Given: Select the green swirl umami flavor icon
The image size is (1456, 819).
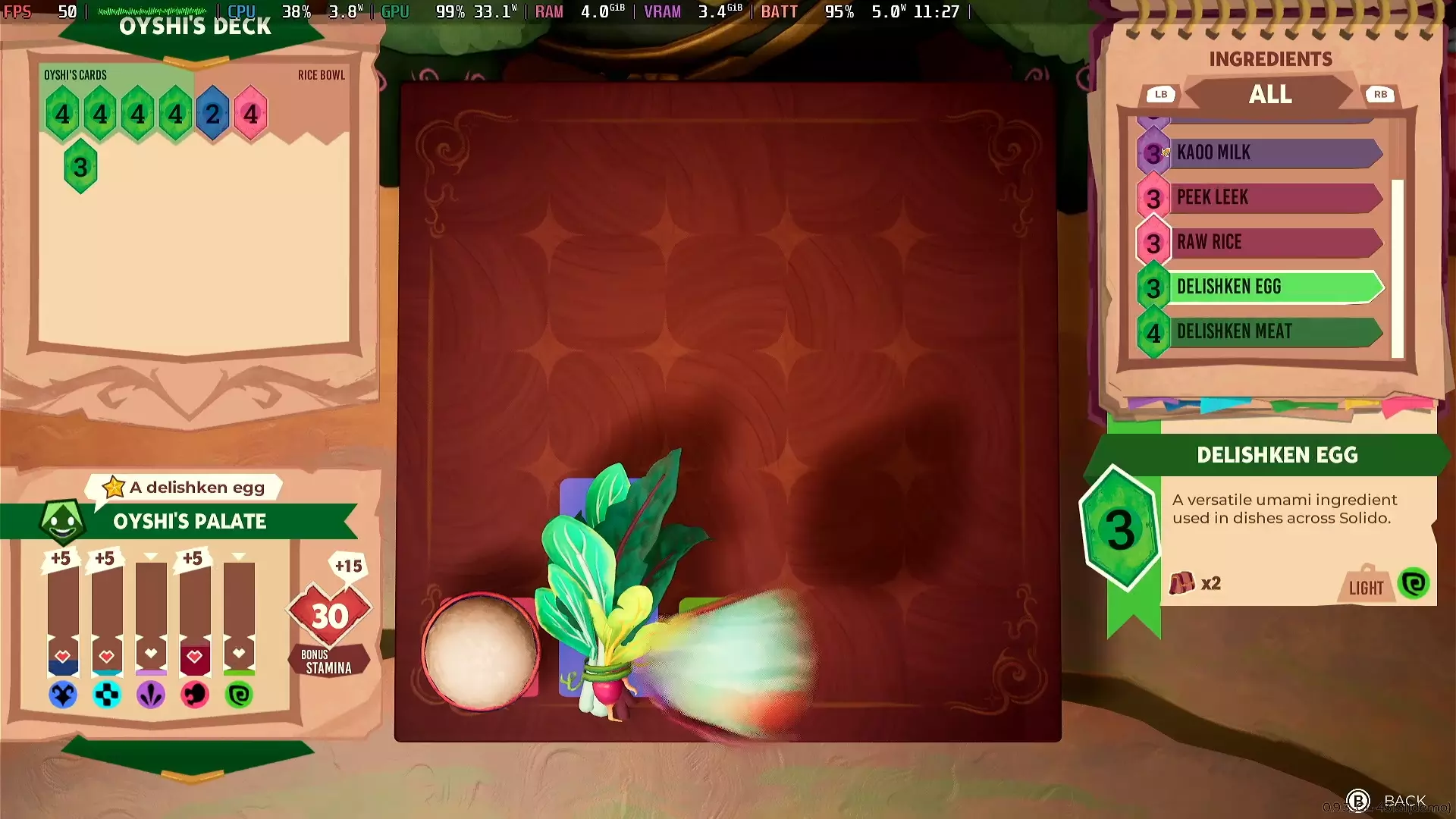Looking at the screenshot, I should 239,695.
